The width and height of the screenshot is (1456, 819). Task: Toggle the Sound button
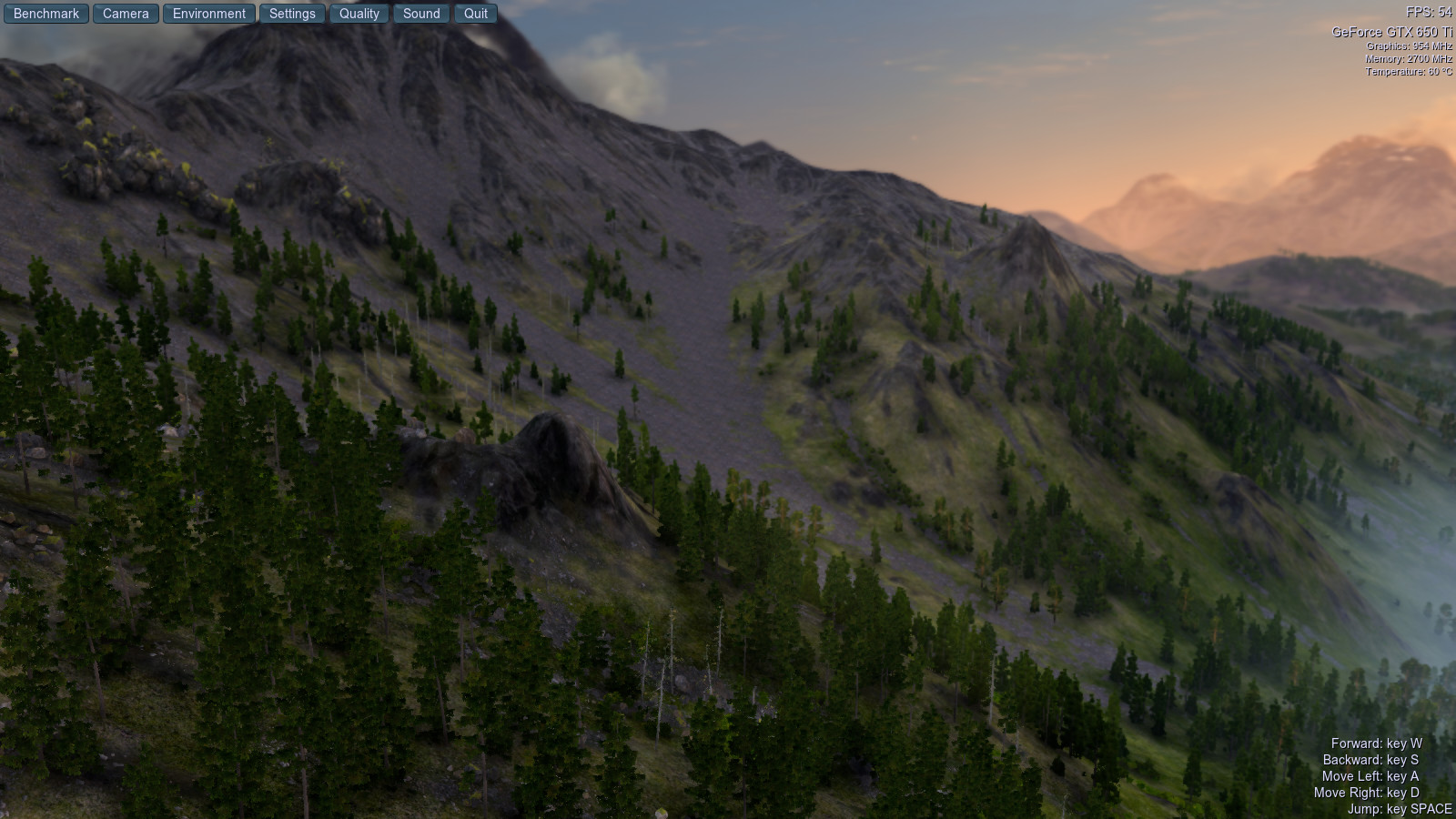421,14
